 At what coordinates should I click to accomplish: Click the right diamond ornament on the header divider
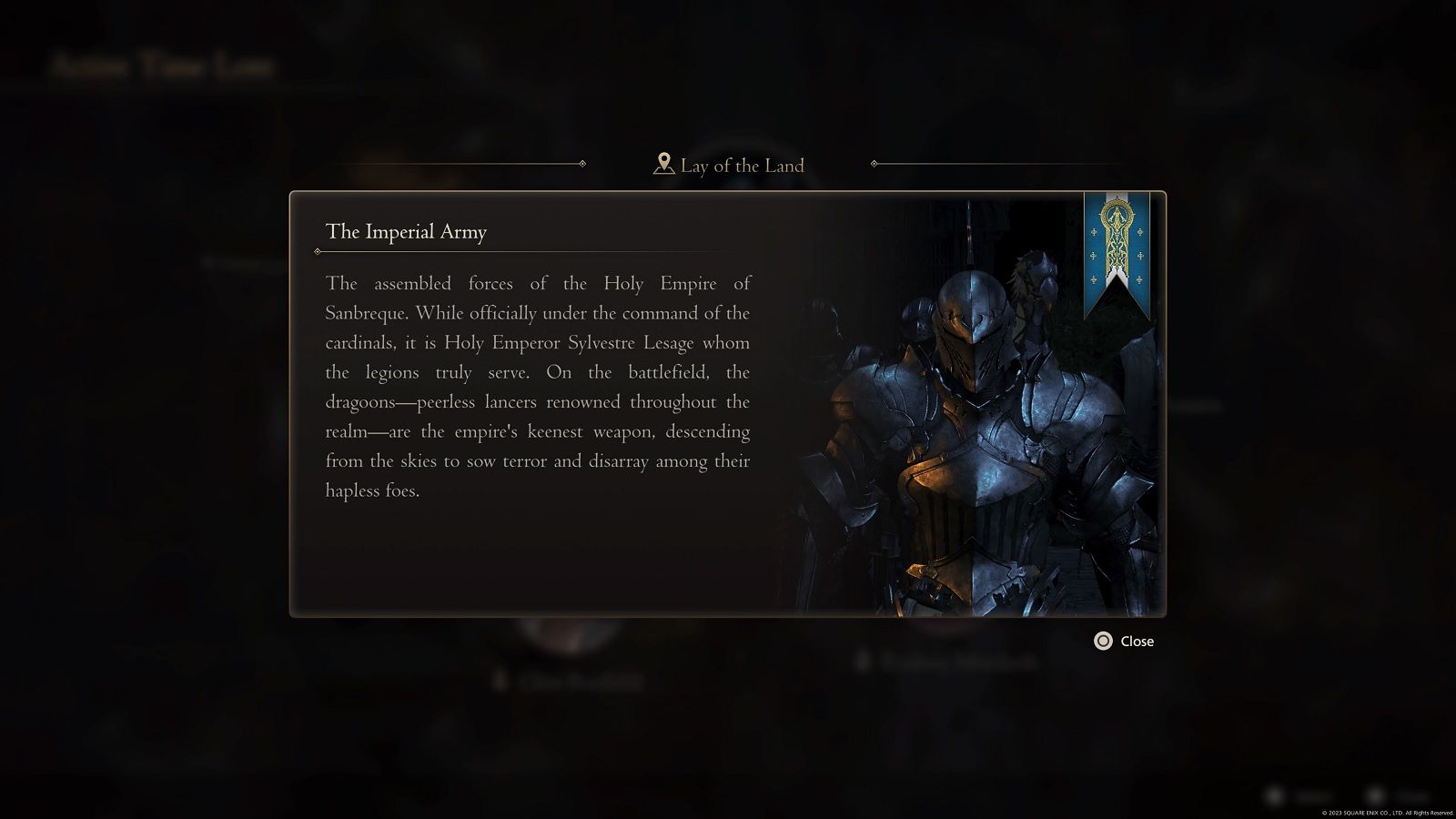coord(875,165)
